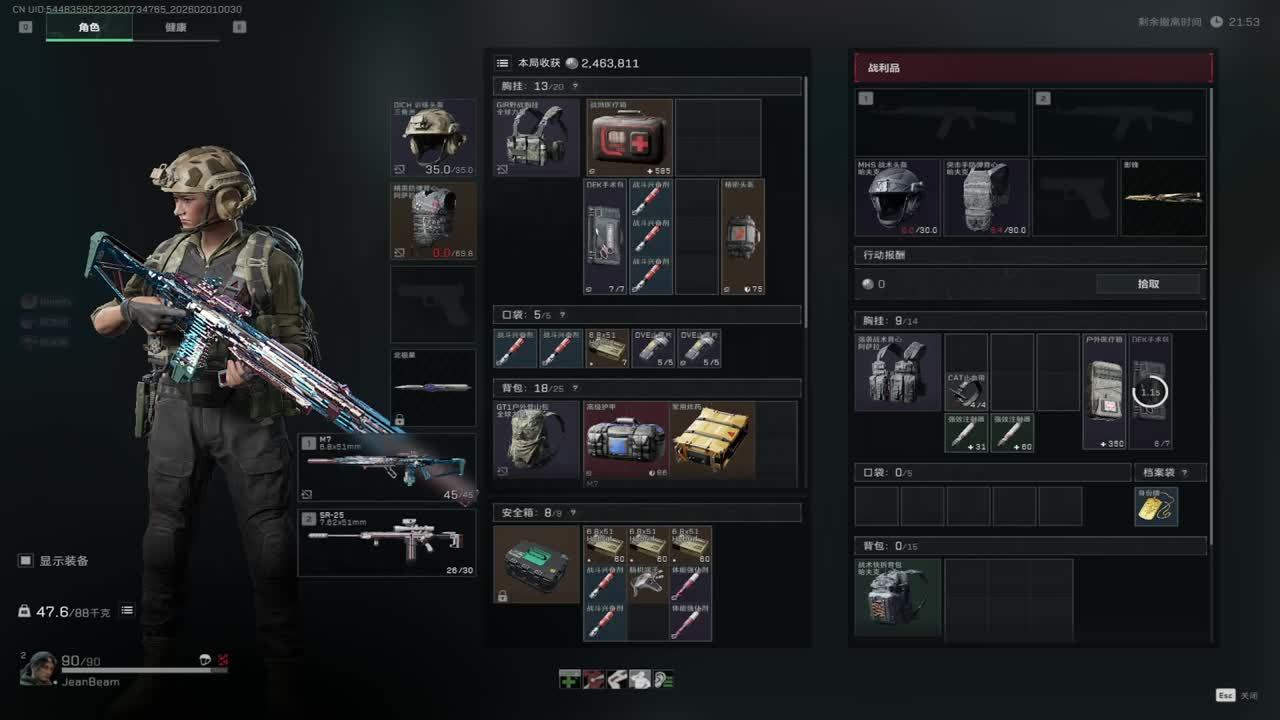Select the outdoor medical kit in loot rig
The image size is (1280, 720).
coord(1104,391)
